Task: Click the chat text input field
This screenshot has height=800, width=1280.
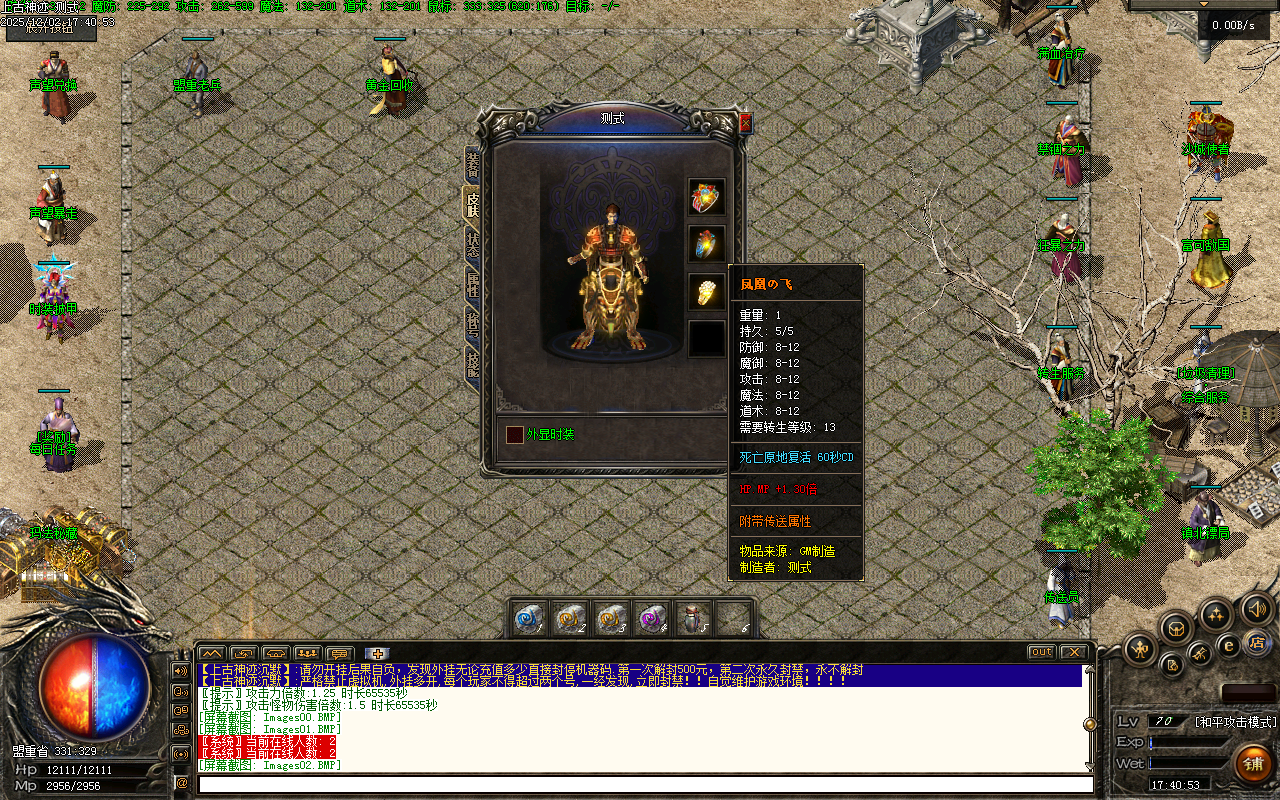Action: coord(640,784)
